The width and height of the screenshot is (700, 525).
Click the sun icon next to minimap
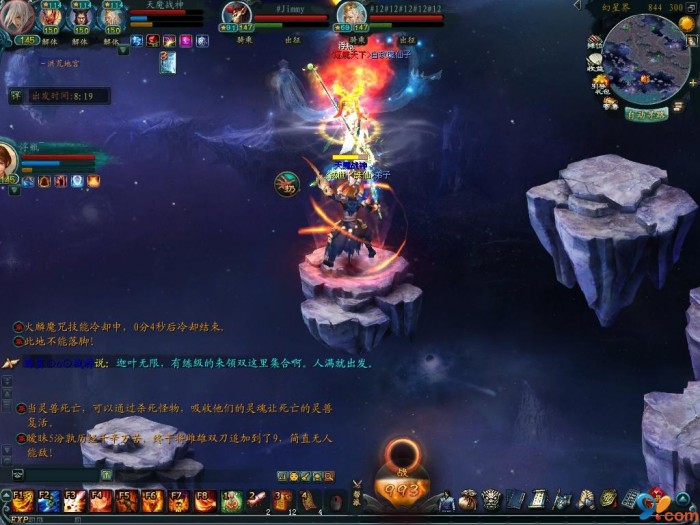coord(687,24)
